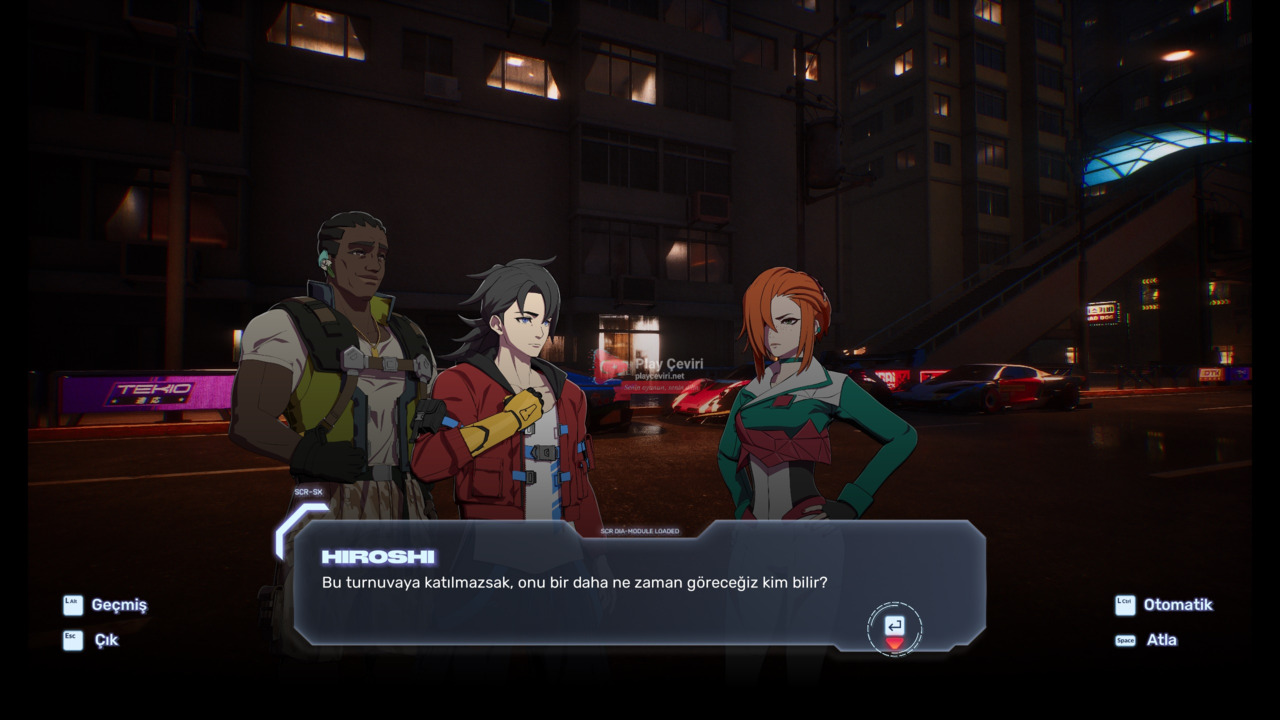This screenshot has height=720, width=1280.
Task: Open the Geçmiş dialogue history
Action: [117, 605]
